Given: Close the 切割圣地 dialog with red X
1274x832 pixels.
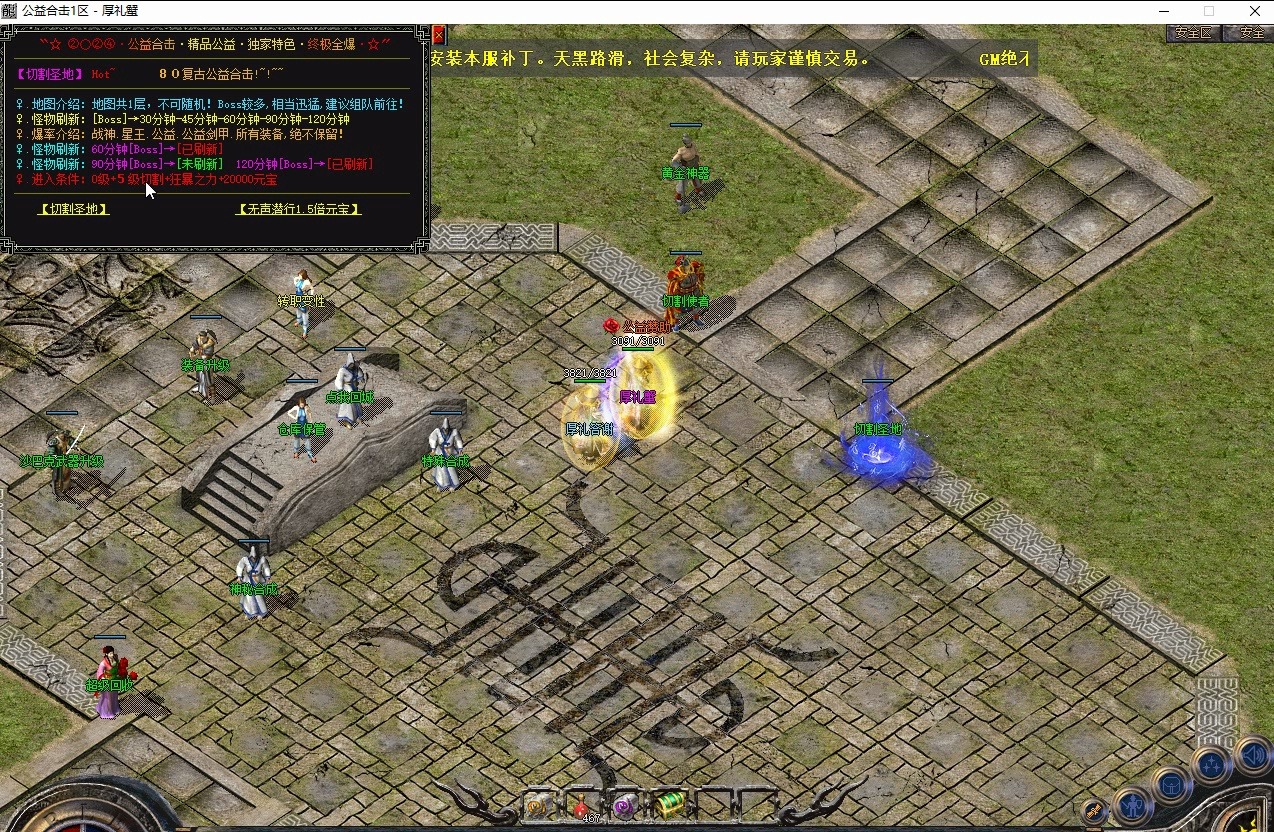Looking at the screenshot, I should click(x=438, y=34).
